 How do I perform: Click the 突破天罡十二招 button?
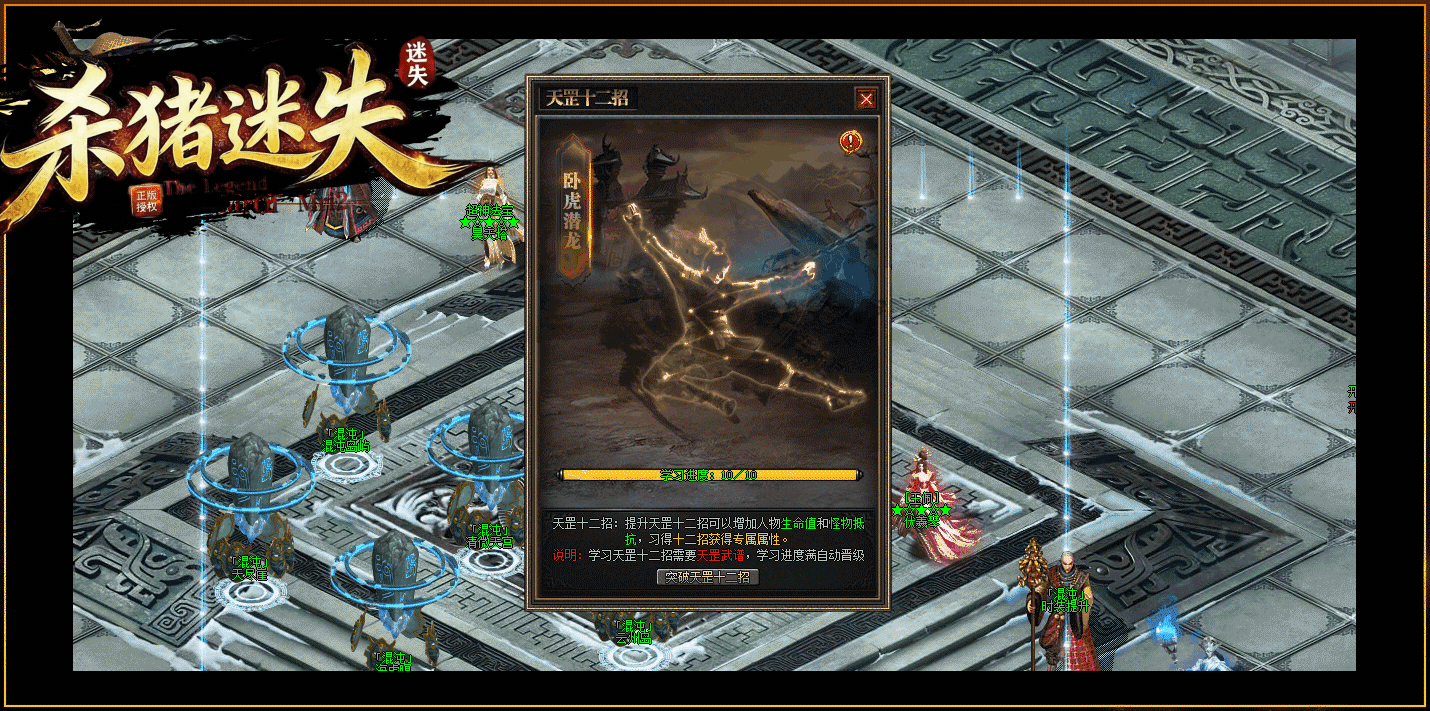[708, 577]
